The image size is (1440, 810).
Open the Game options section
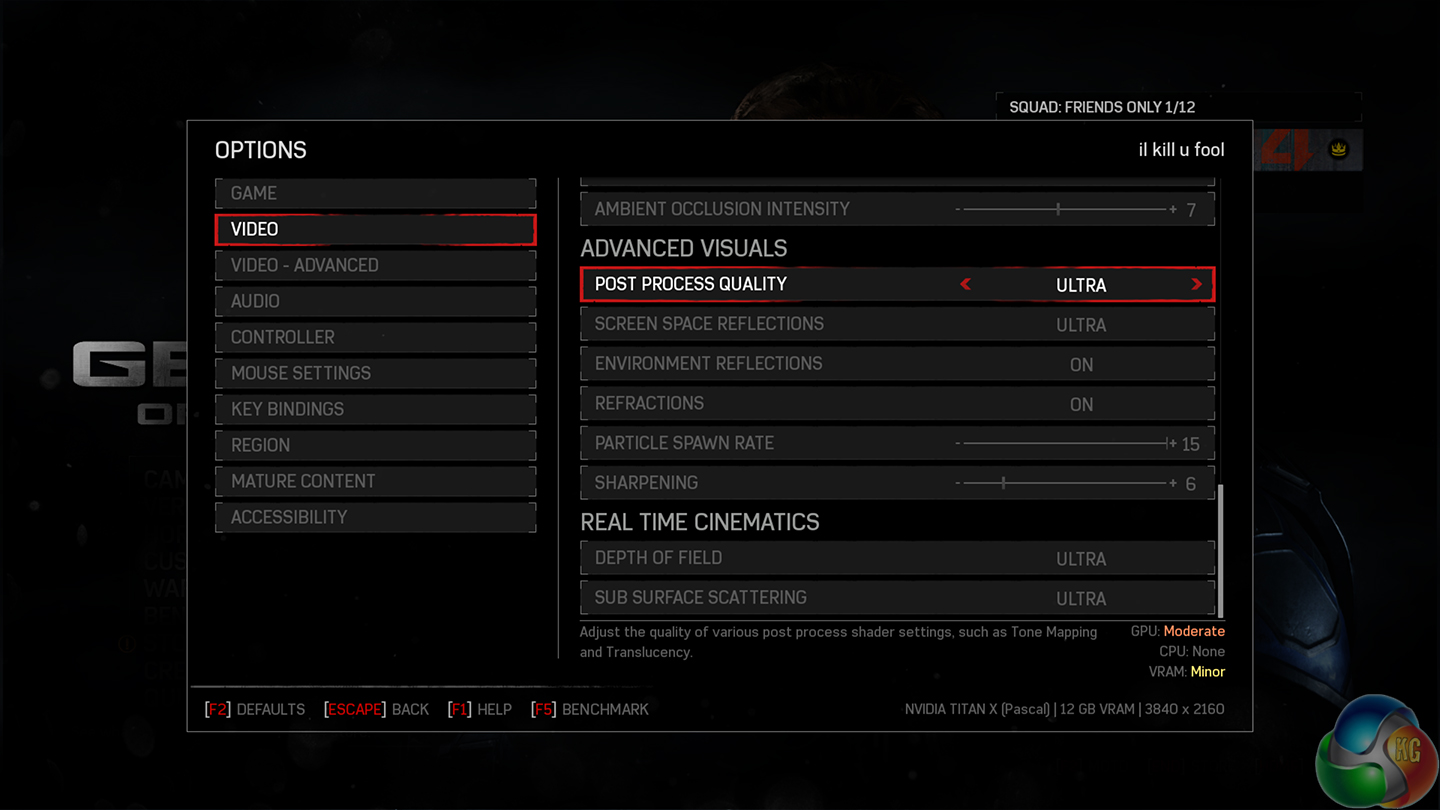[375, 193]
